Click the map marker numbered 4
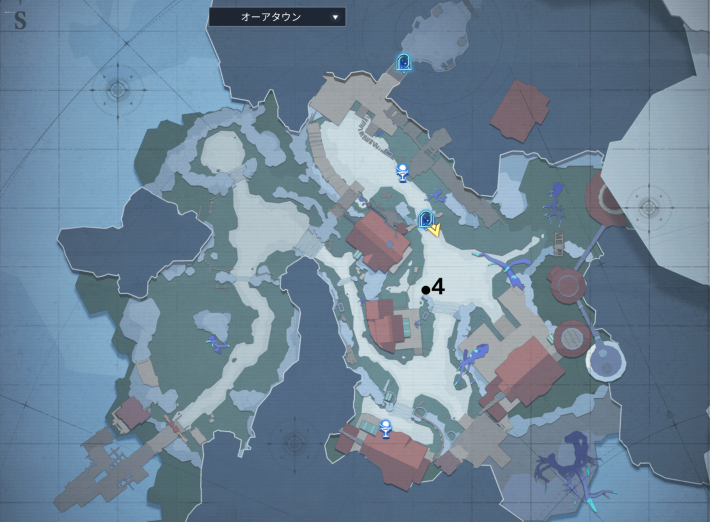The width and height of the screenshot is (710, 522). pos(426,289)
